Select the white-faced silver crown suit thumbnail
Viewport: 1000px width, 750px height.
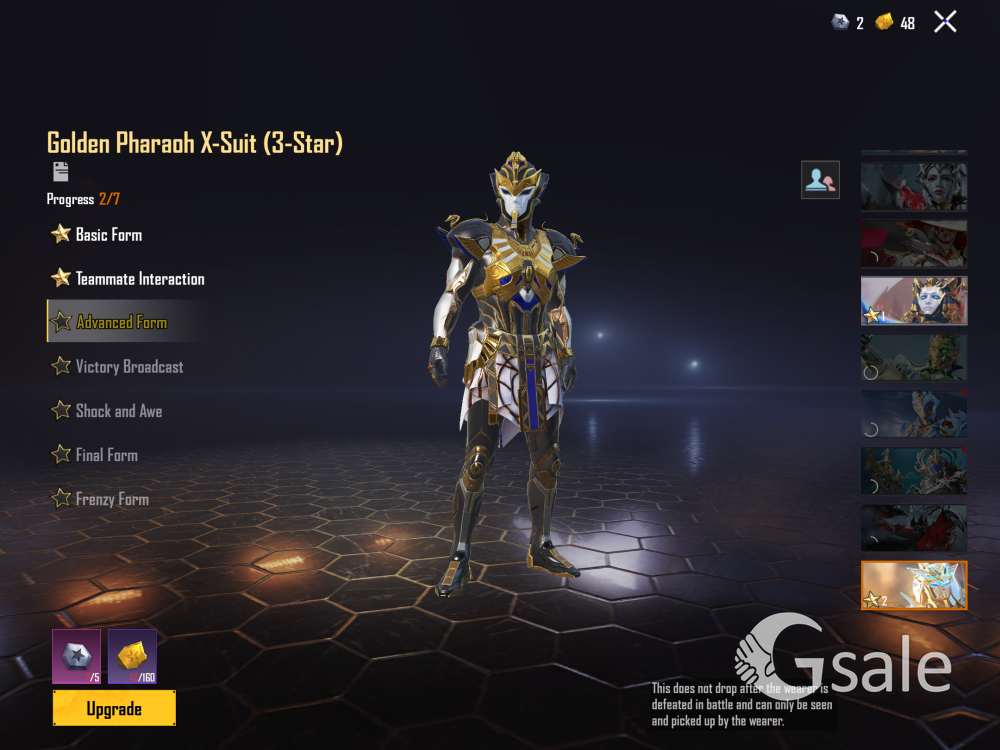(x=914, y=187)
